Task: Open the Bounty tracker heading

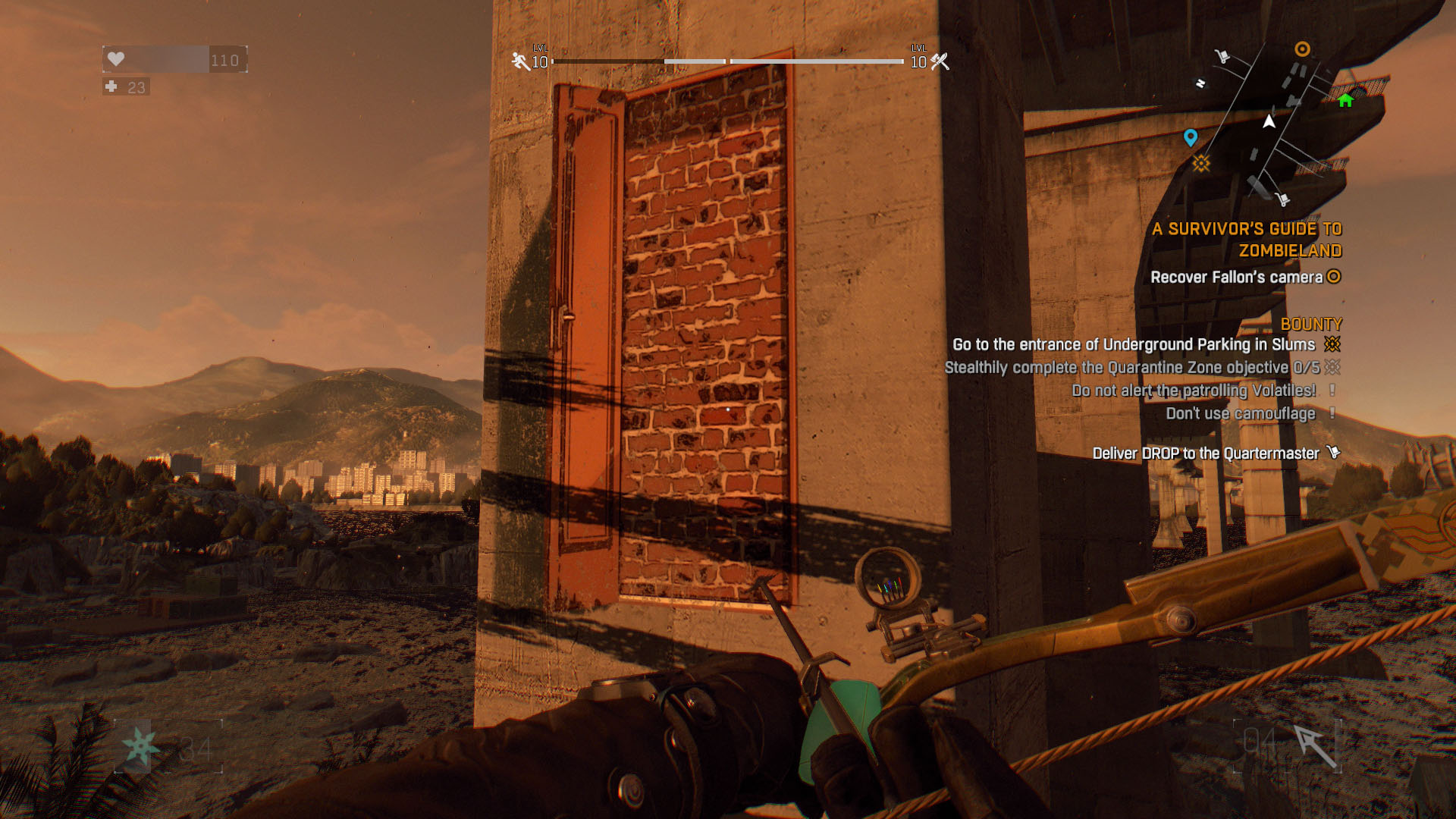Action: click(1310, 325)
